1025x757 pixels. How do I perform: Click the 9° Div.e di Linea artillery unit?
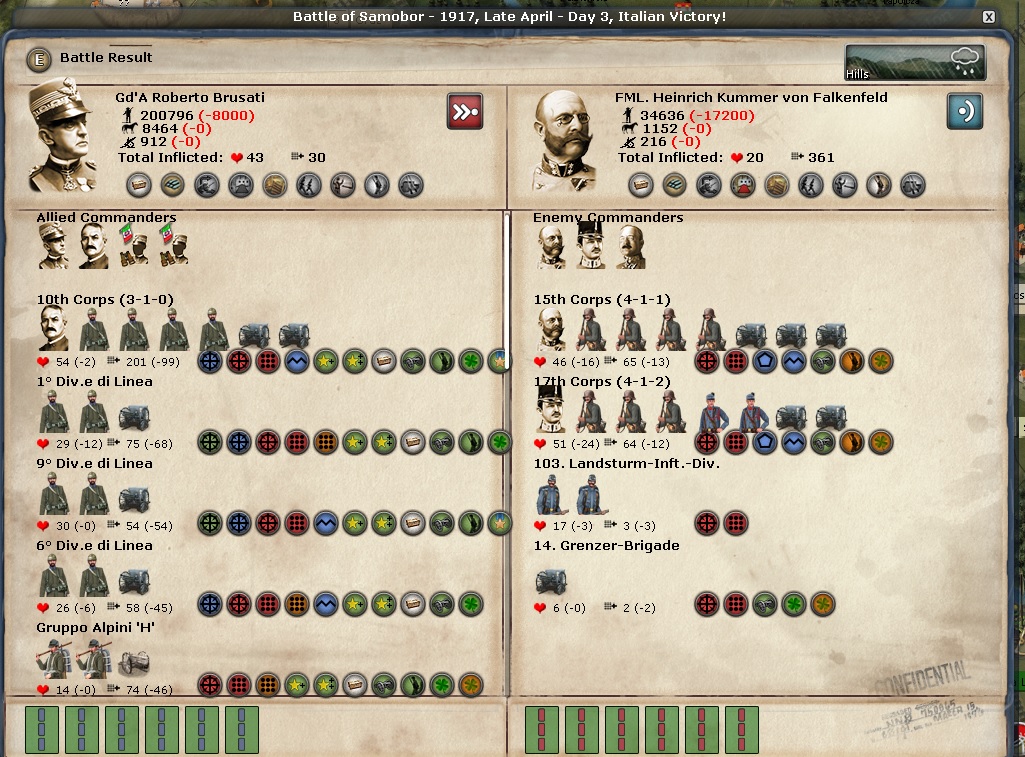pos(134,498)
